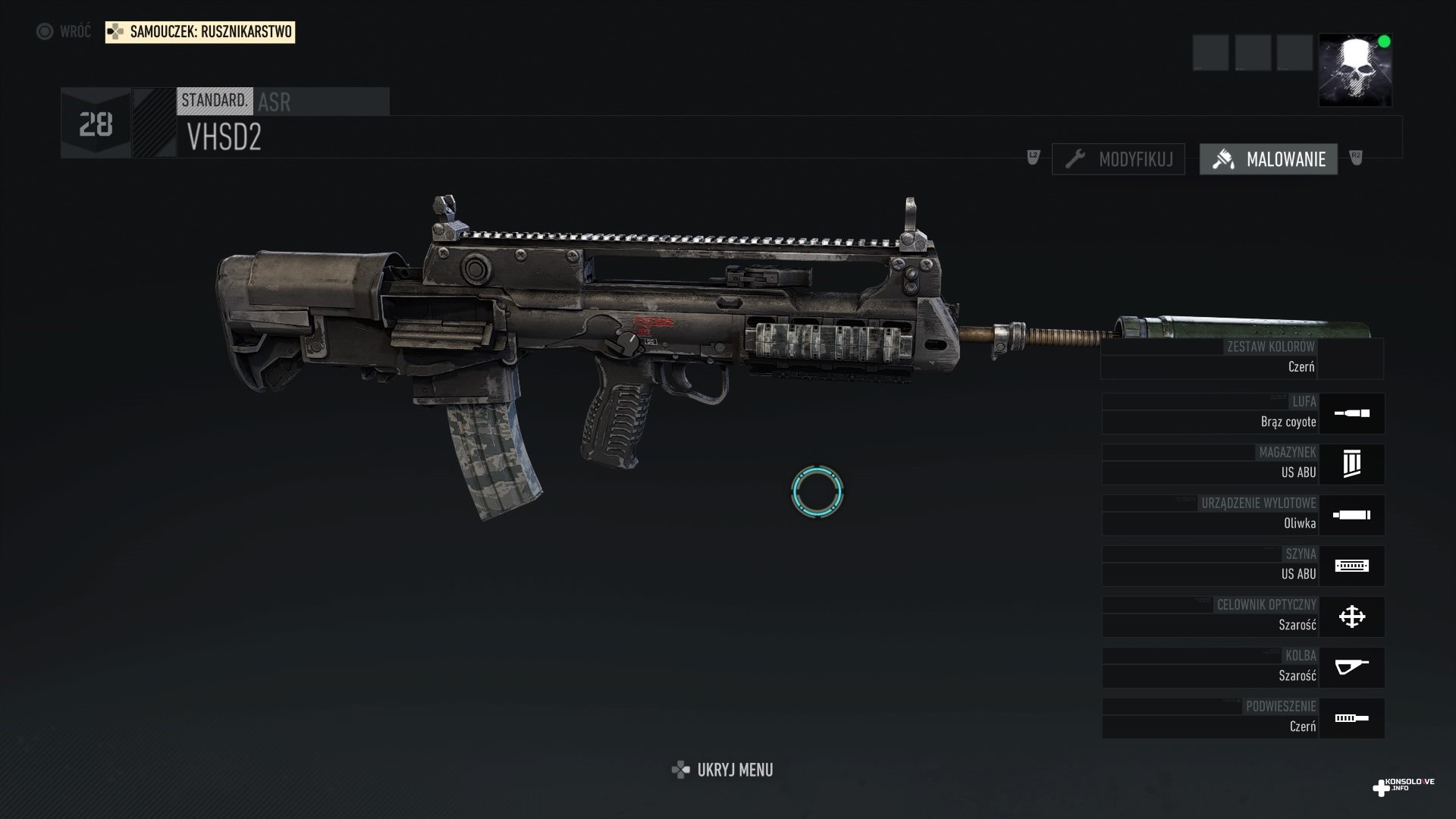Open the Zestaw kolorów color set row
Image resolution: width=1456 pixels, height=819 pixels.
tap(1241, 359)
